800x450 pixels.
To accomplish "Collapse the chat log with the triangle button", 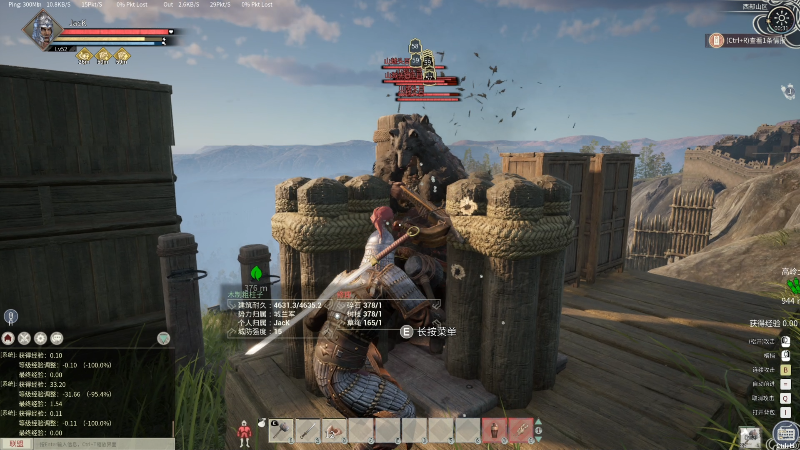I will coord(164,339).
